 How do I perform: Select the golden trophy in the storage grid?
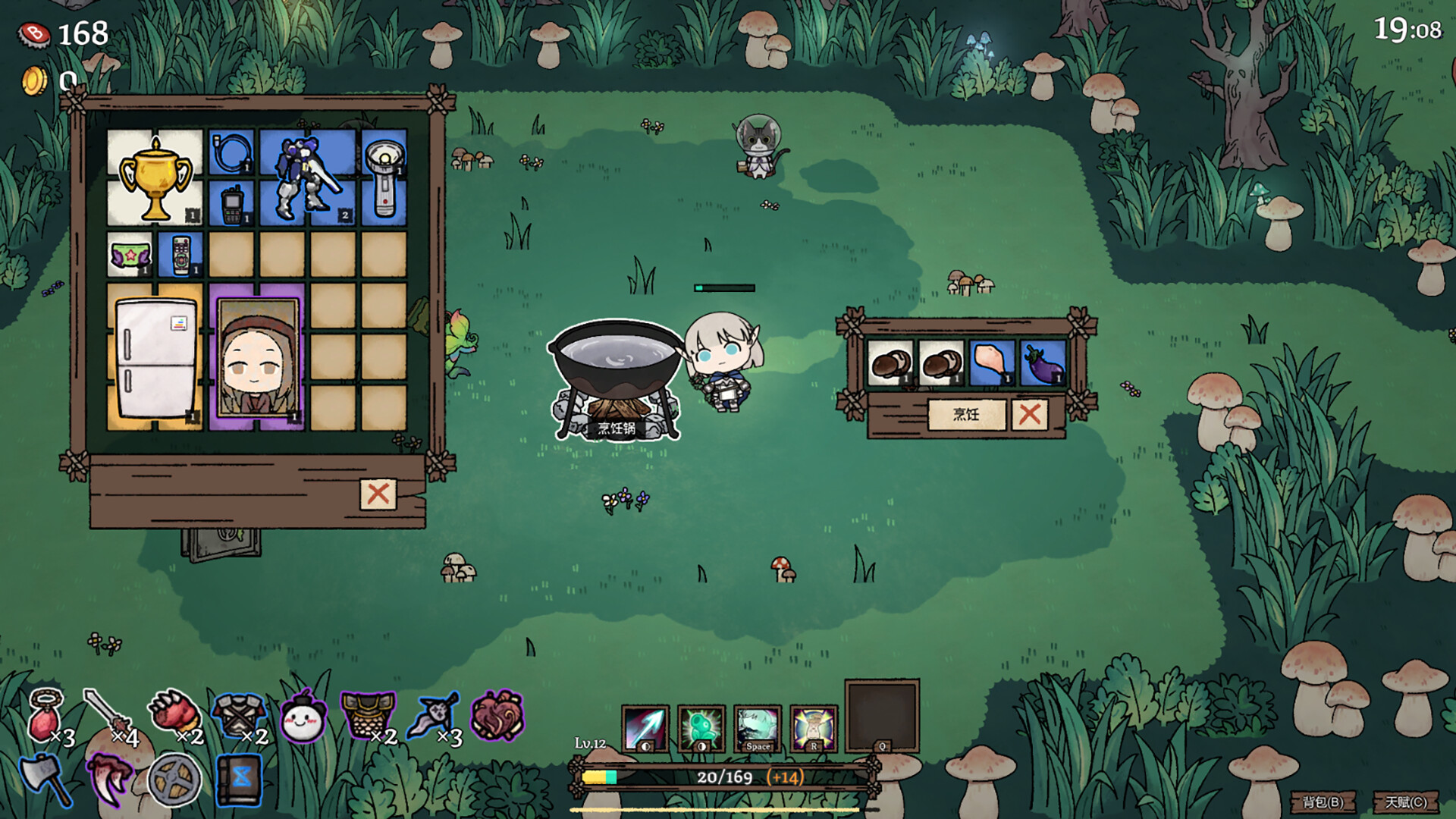coord(154,176)
